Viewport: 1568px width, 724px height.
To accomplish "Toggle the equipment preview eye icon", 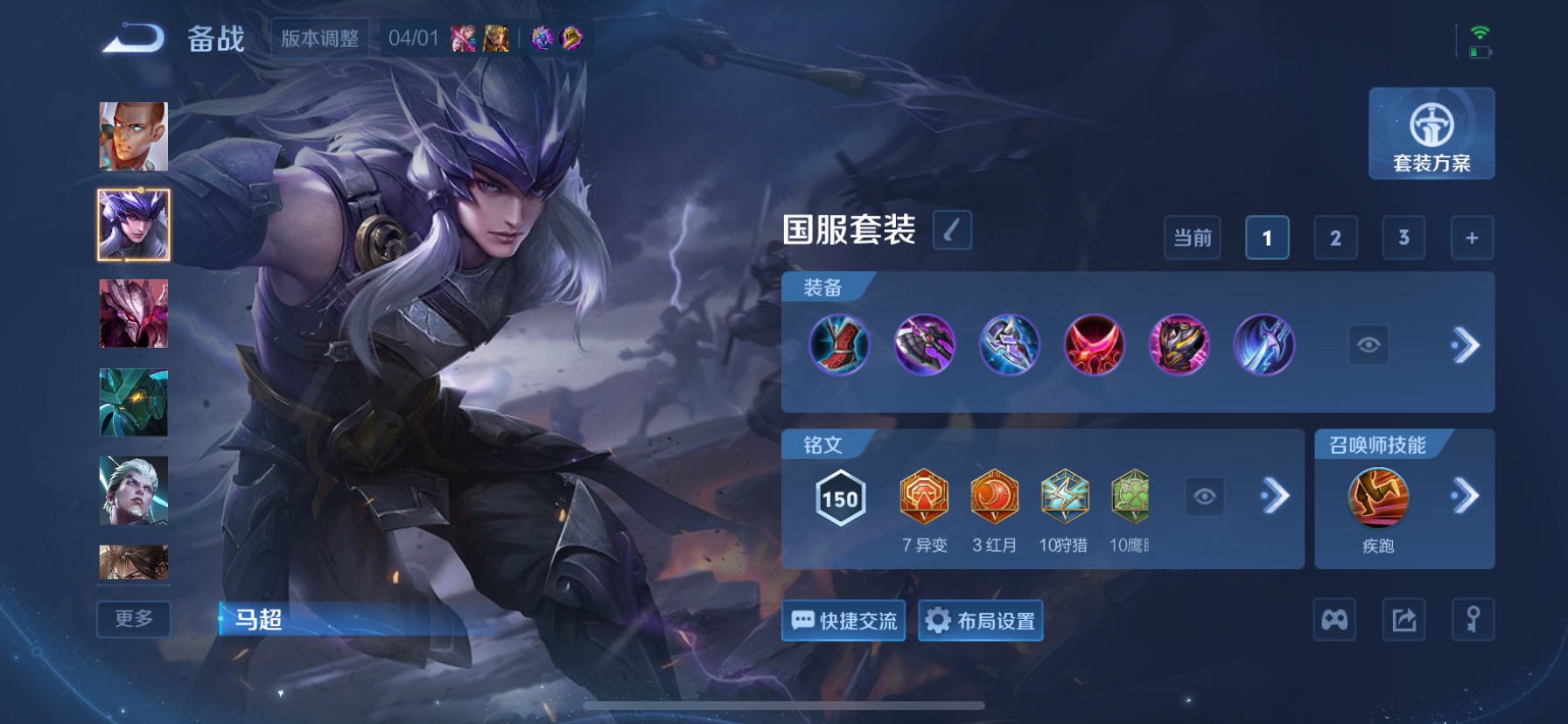I will [1368, 345].
